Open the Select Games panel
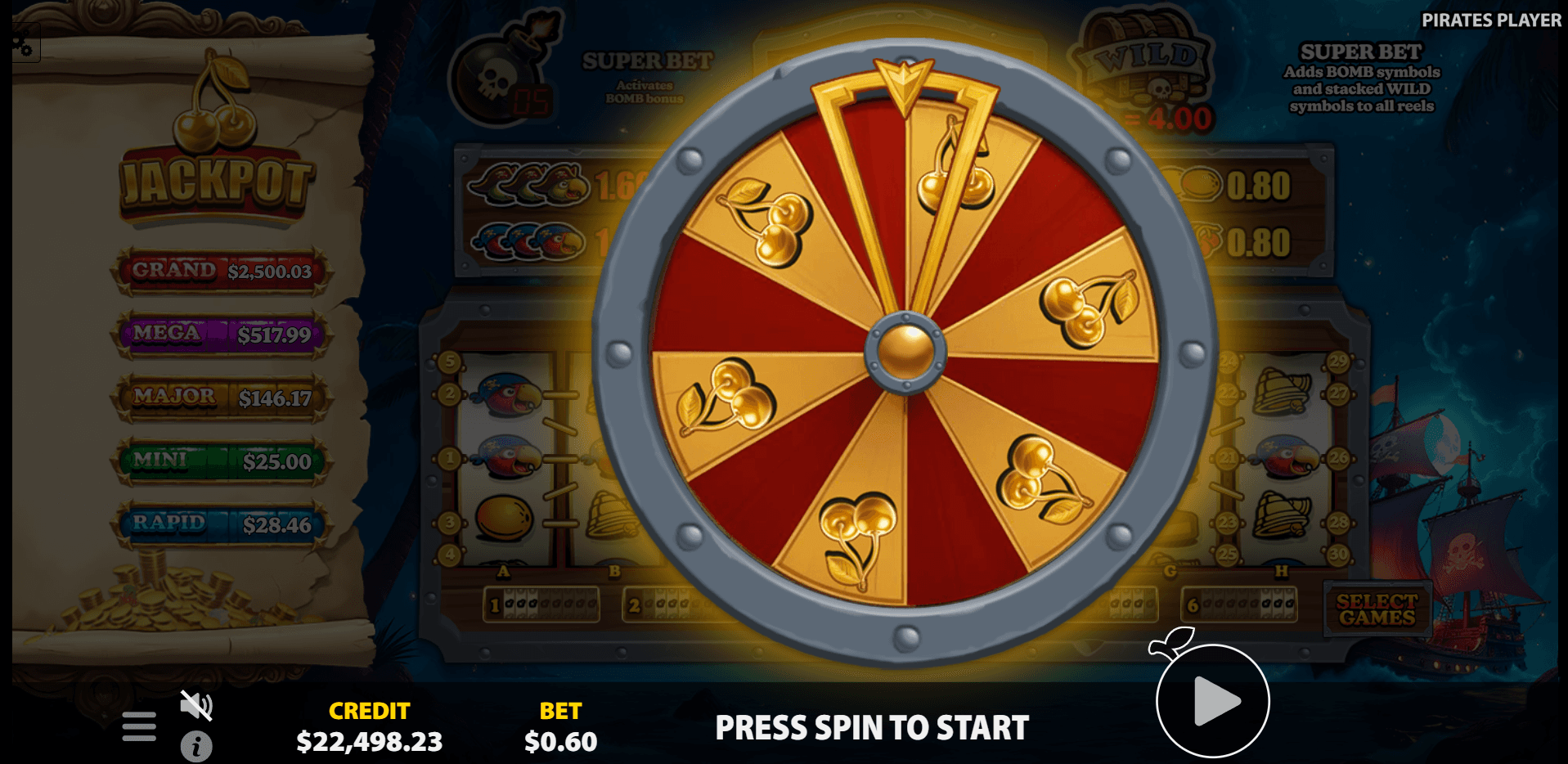Screen dimensions: 1568x764 tap(1377, 609)
